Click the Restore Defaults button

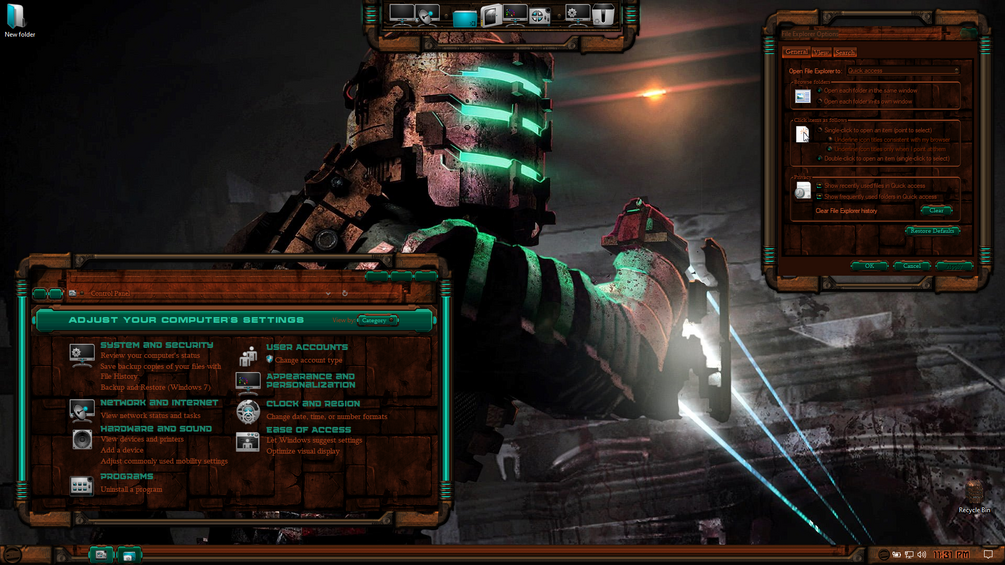[932, 231]
